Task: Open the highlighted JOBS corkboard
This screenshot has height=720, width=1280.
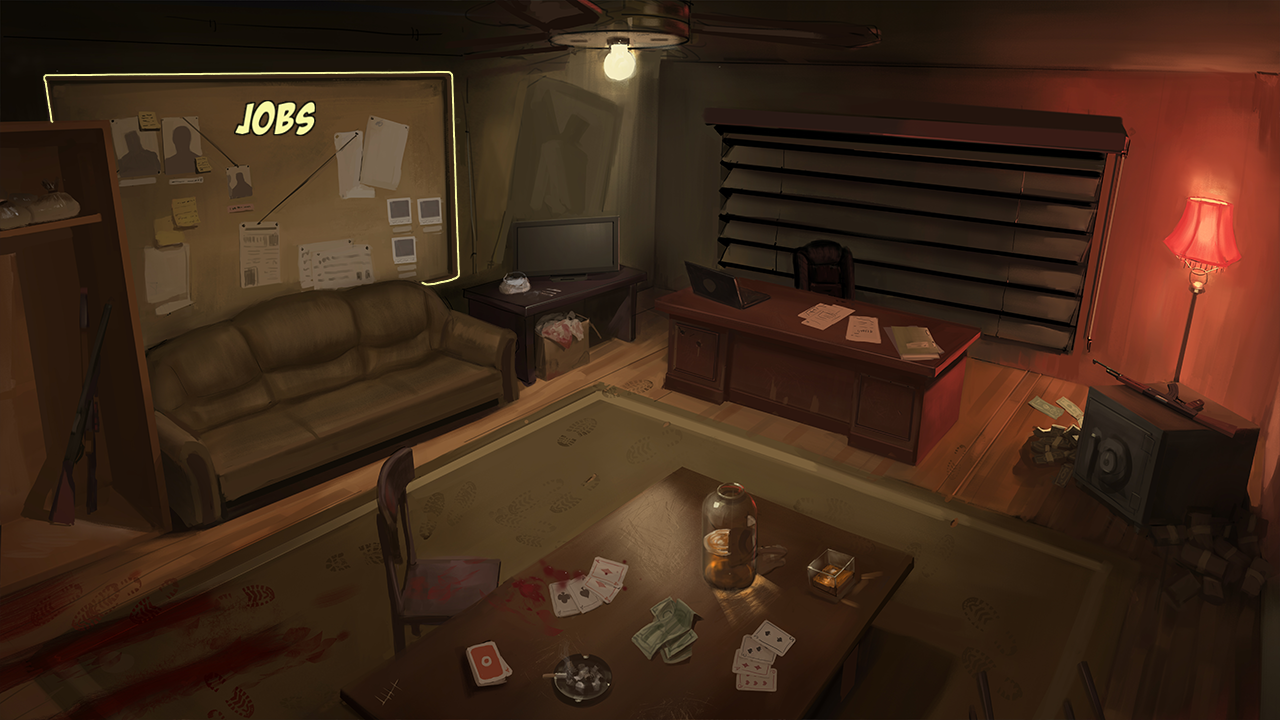Action: pos(290,180)
